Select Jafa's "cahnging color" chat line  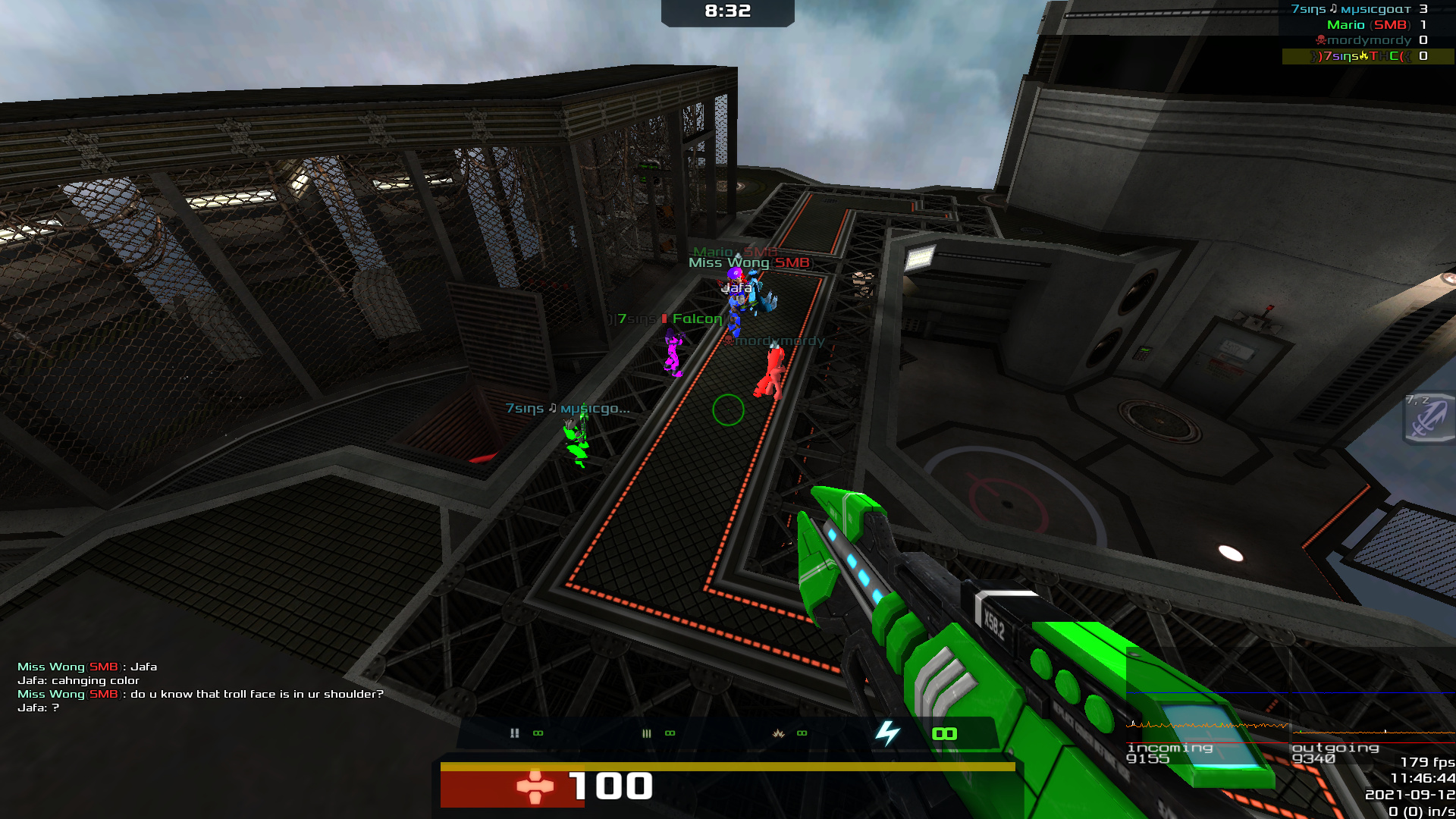click(x=78, y=680)
